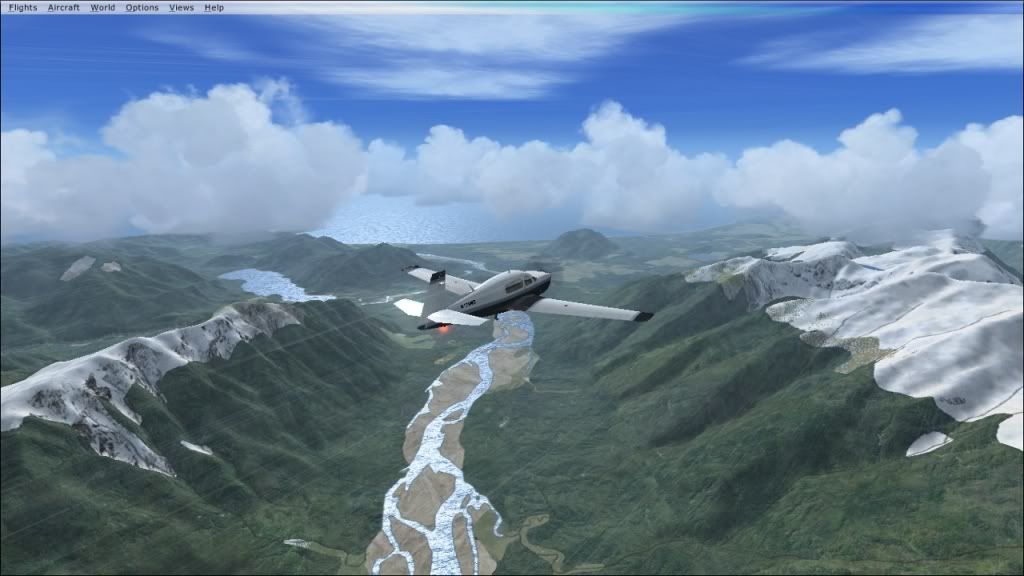Open the Views menu
Viewport: 1024px width, 576px height.
pyautogui.click(x=181, y=7)
